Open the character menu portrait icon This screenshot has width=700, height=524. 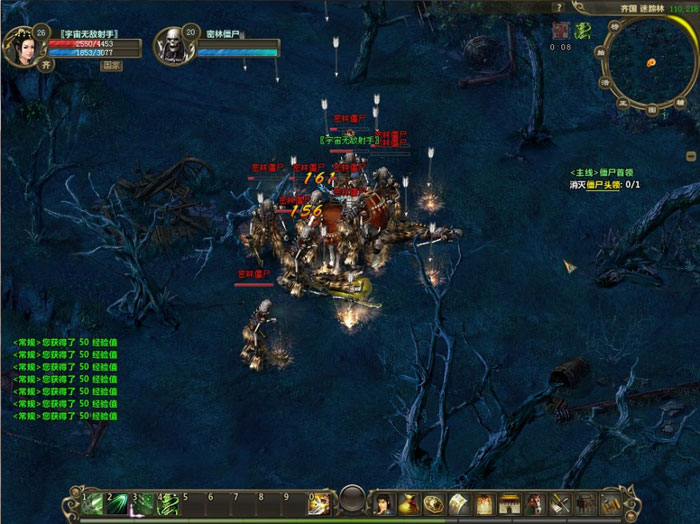coord(383,502)
